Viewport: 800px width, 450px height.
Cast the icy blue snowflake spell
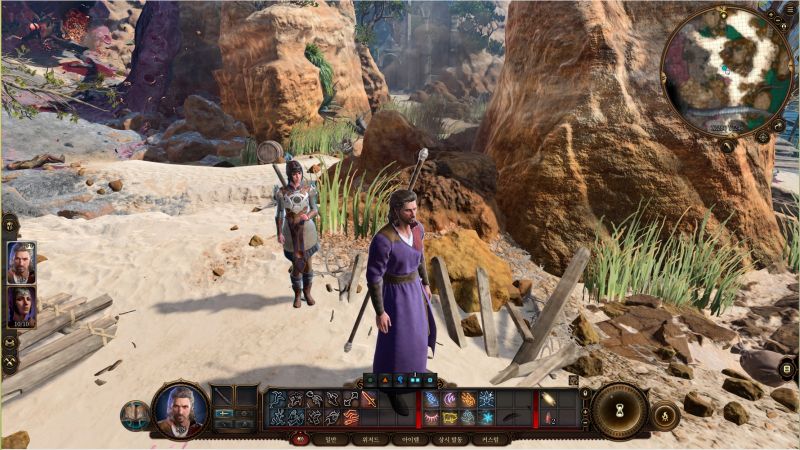485,399
